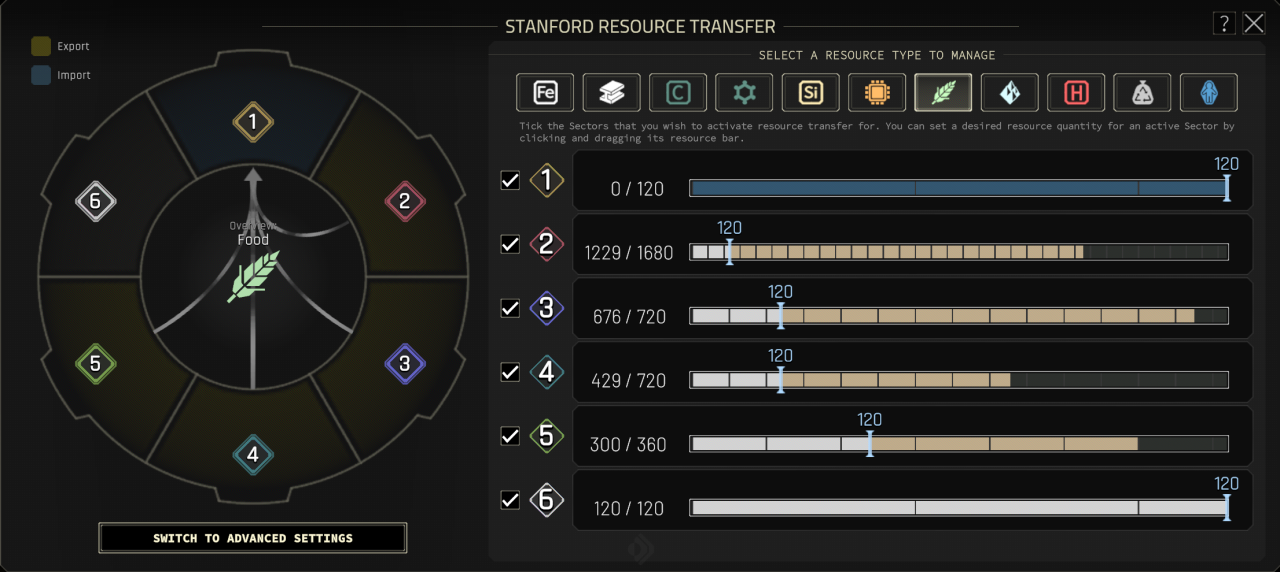The width and height of the screenshot is (1280, 572).
Task: Select the Fe iron resource type
Action: (x=545, y=93)
